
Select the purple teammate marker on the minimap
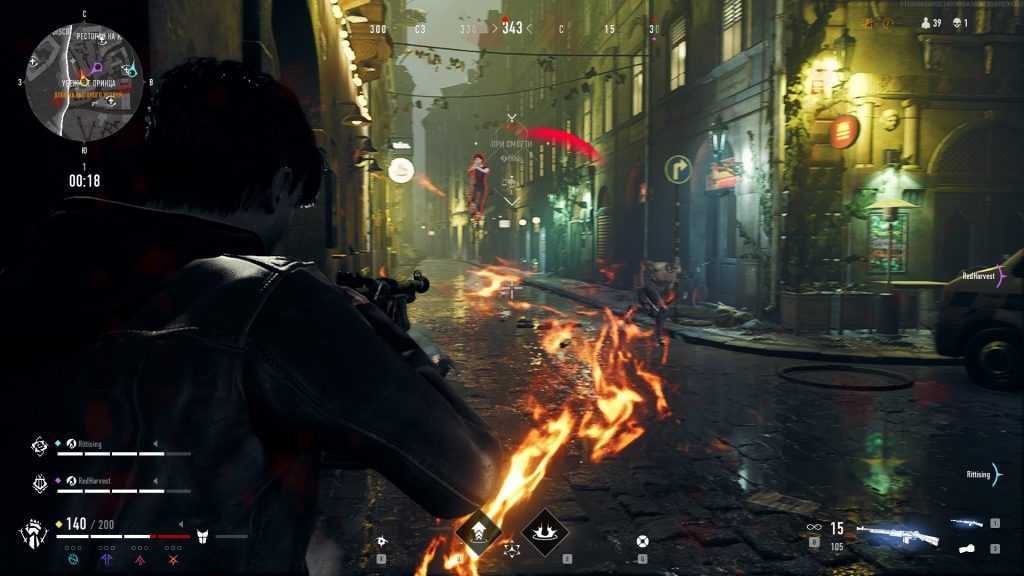click(x=97, y=69)
